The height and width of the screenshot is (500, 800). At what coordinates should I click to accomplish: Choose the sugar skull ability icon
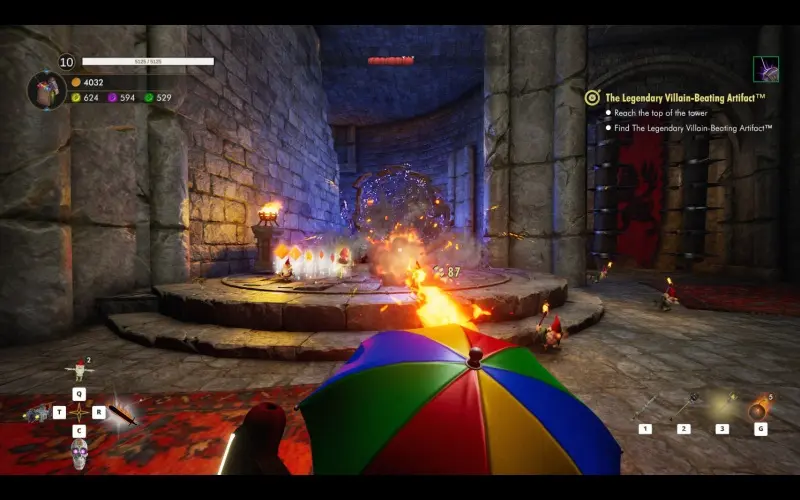coord(79,454)
